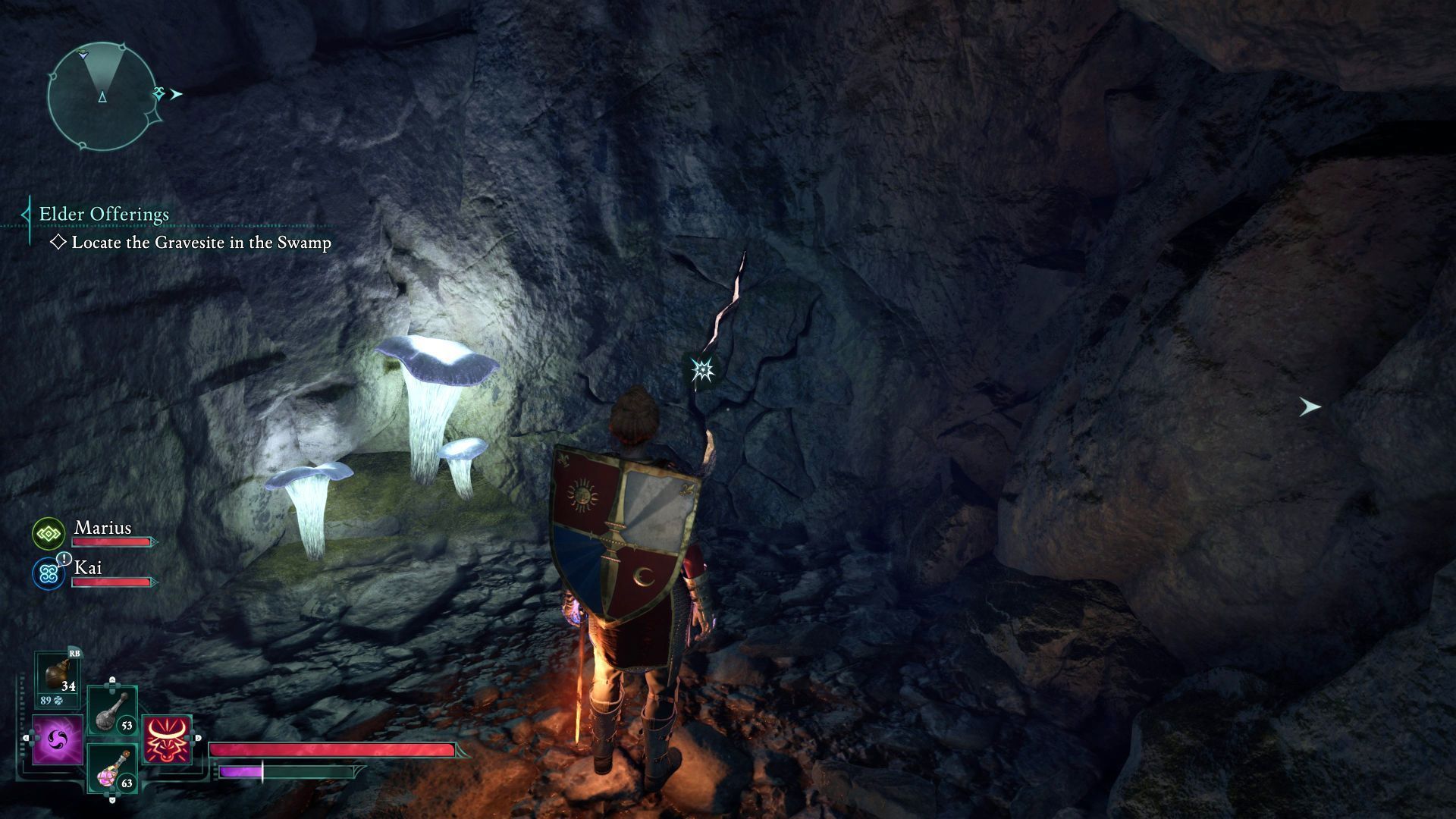
Task: Use the grey flask potion slot
Action: pyautogui.click(x=111, y=711)
